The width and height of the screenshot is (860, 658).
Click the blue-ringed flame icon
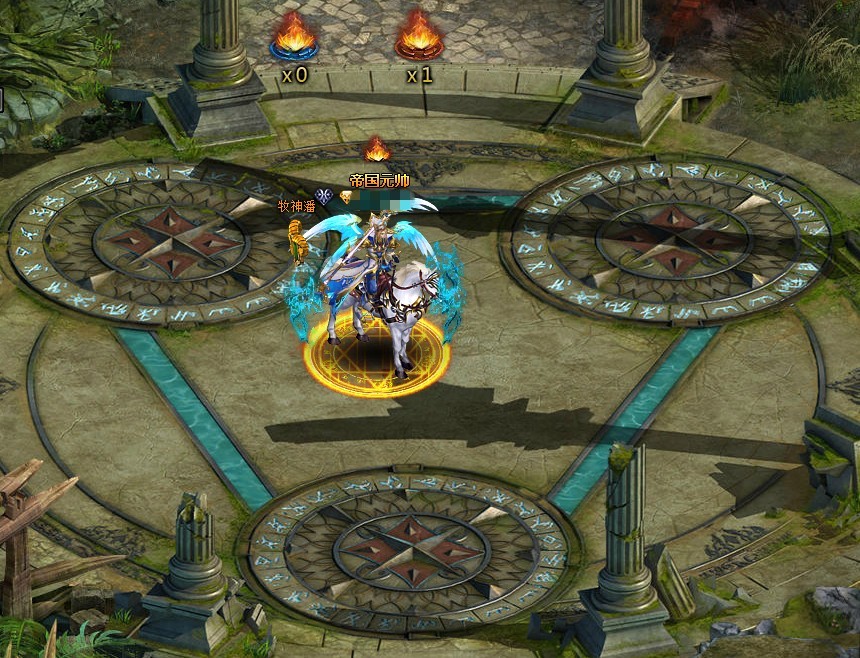pos(294,37)
